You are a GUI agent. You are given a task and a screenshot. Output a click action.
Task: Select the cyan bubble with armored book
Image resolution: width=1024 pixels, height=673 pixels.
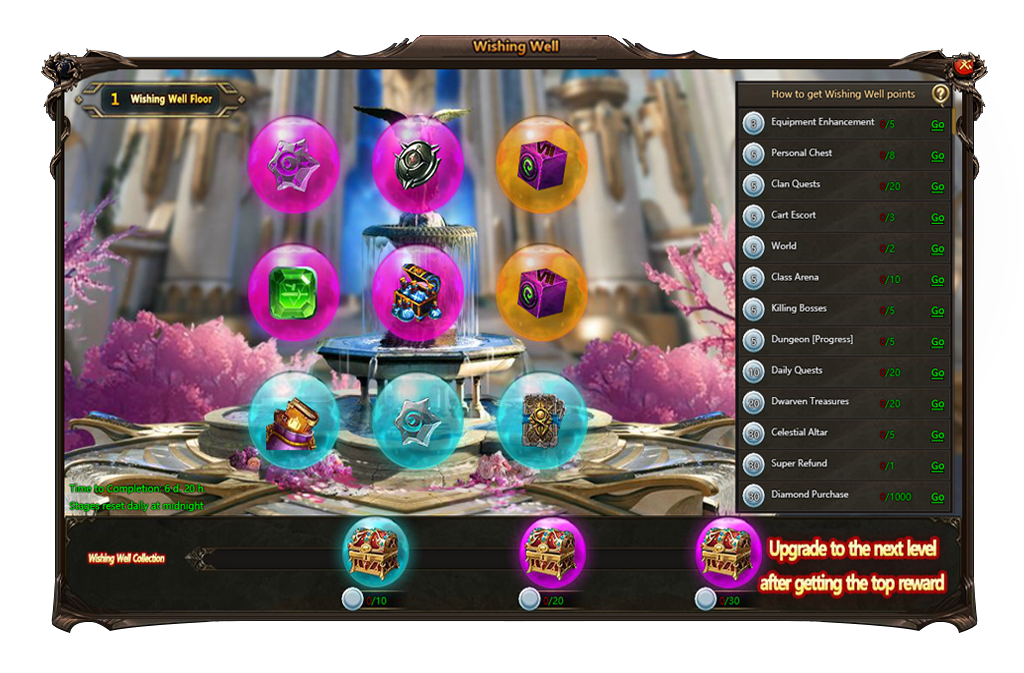pyautogui.click(x=541, y=418)
